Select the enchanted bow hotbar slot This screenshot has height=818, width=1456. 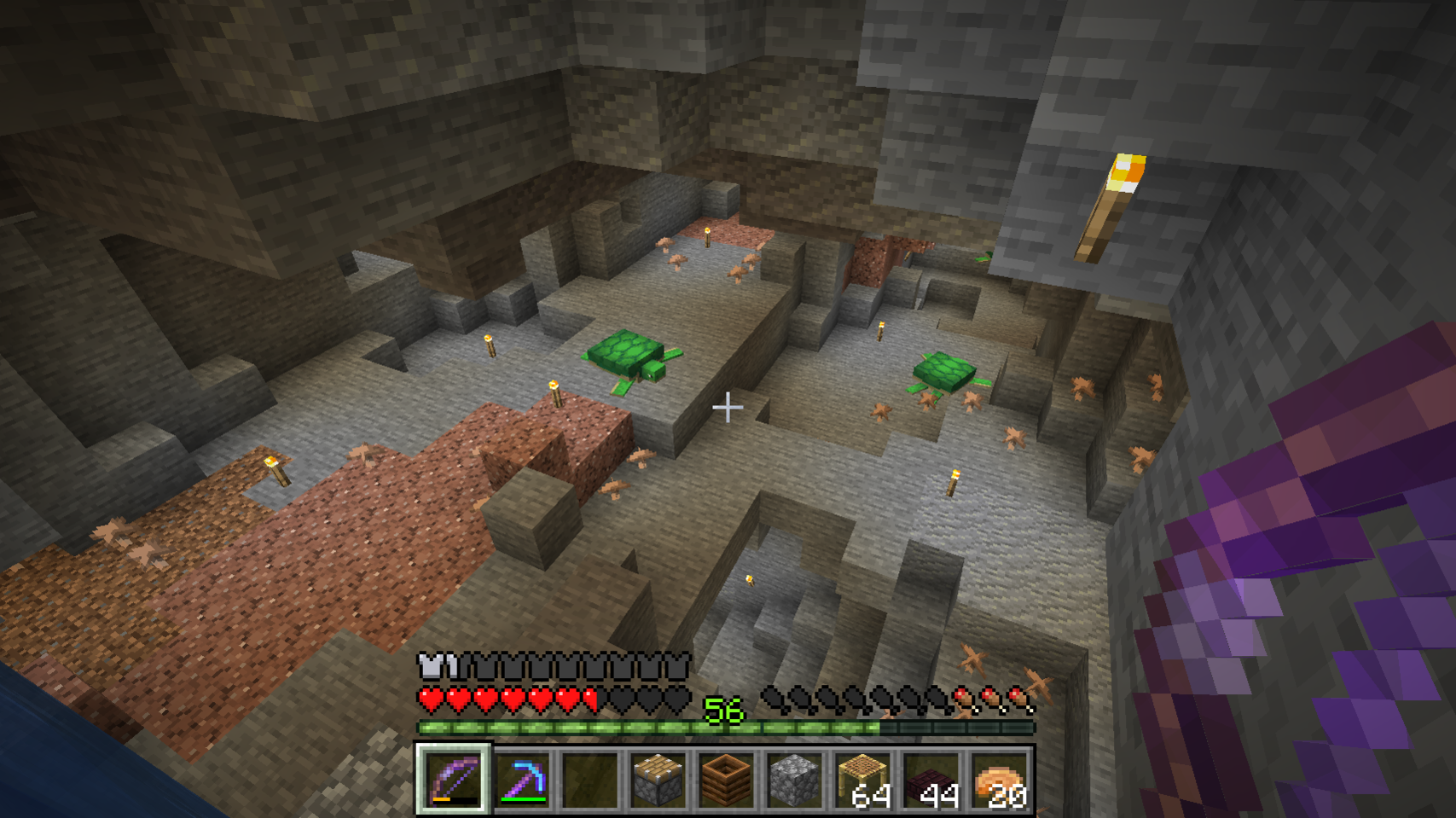click(x=453, y=779)
